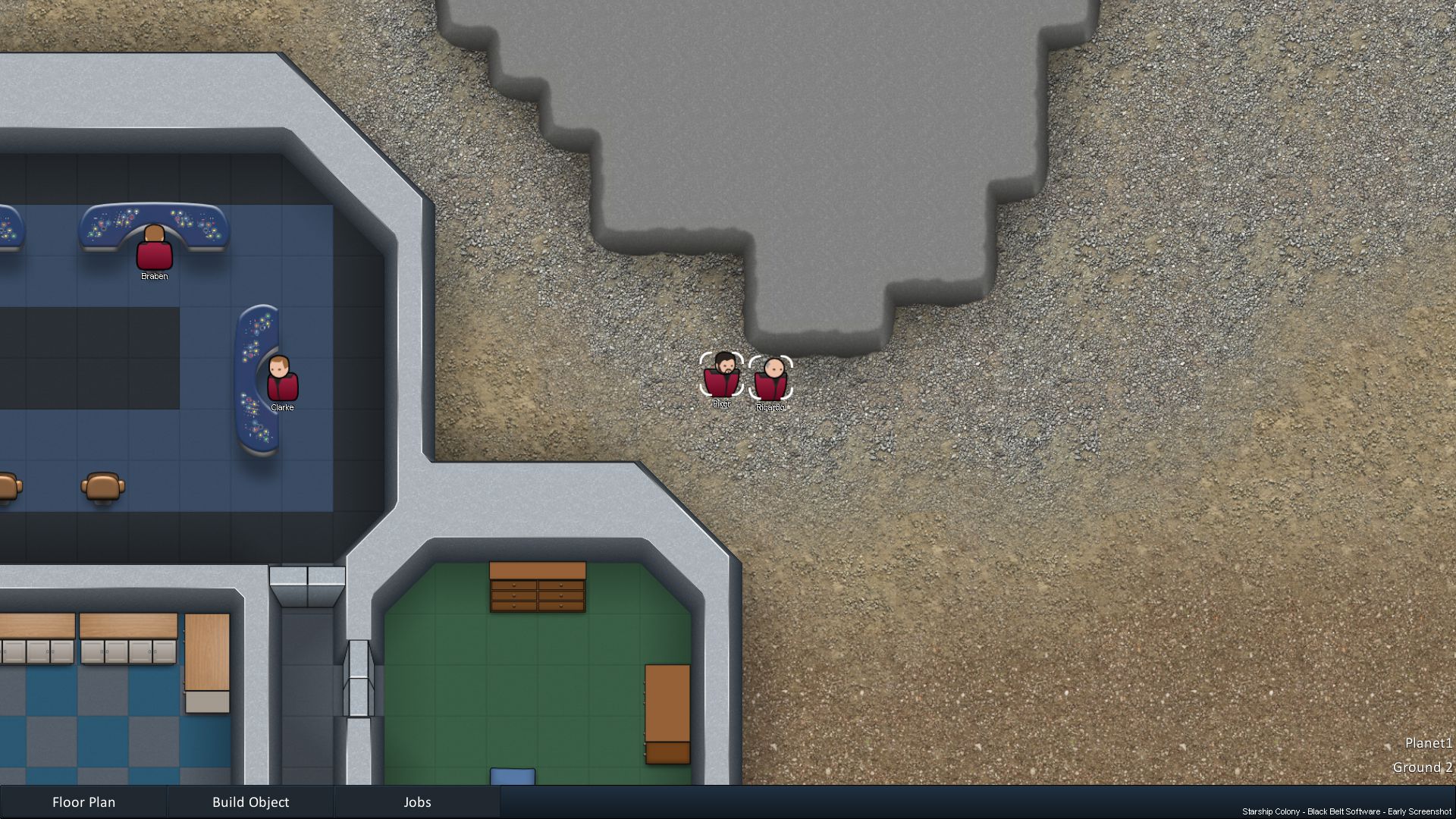Open the Jobs menu

point(417,802)
